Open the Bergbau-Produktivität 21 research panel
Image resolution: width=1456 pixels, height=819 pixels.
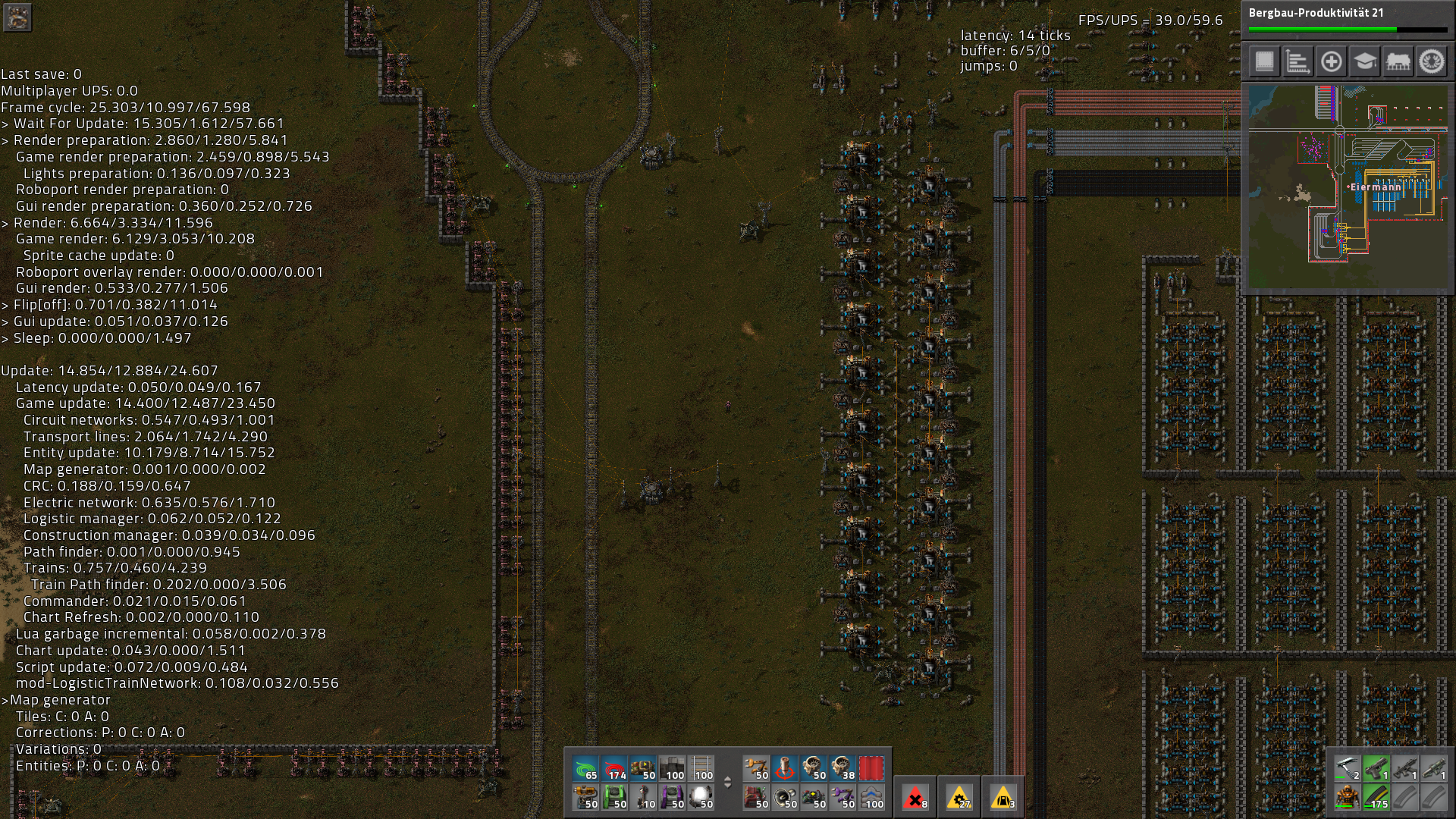(1348, 20)
